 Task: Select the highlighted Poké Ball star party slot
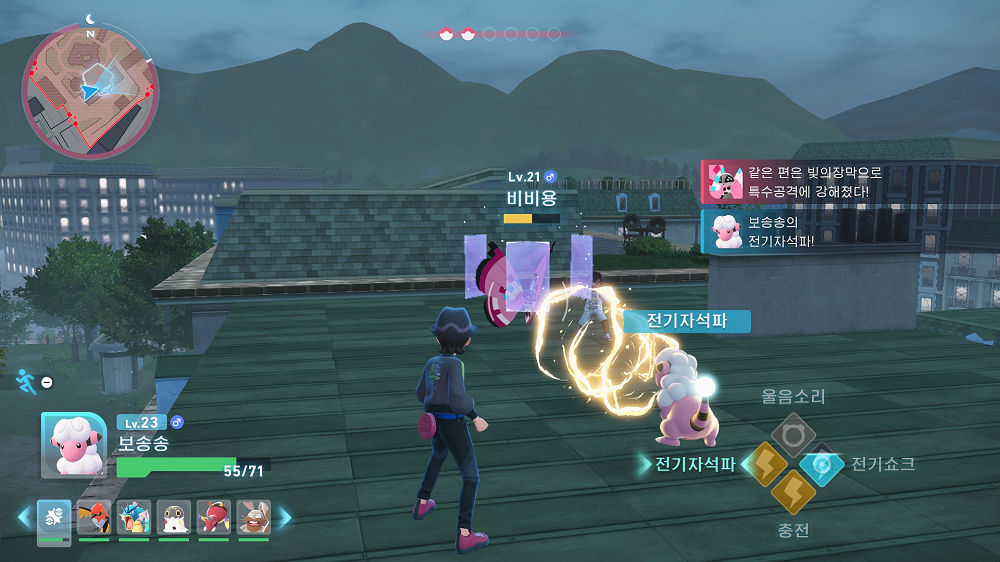pyautogui.click(x=54, y=518)
